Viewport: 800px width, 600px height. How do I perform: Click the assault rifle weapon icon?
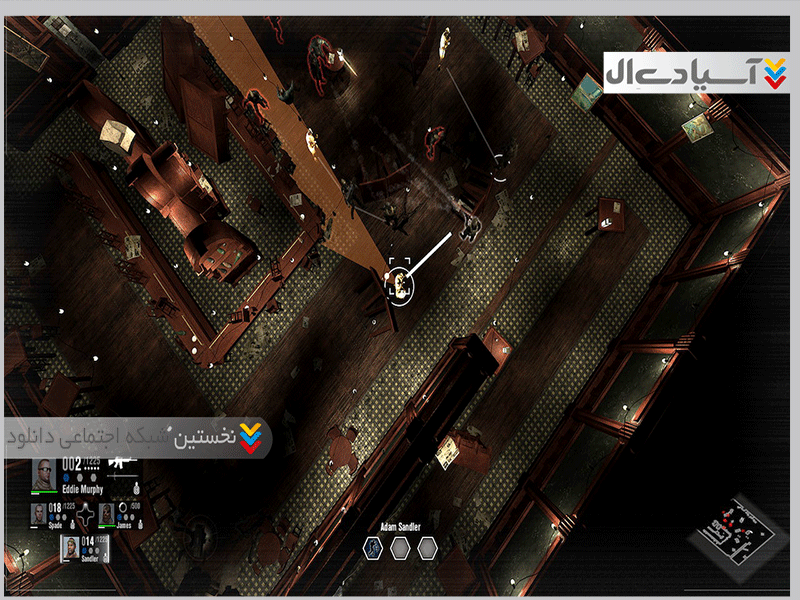(120, 464)
